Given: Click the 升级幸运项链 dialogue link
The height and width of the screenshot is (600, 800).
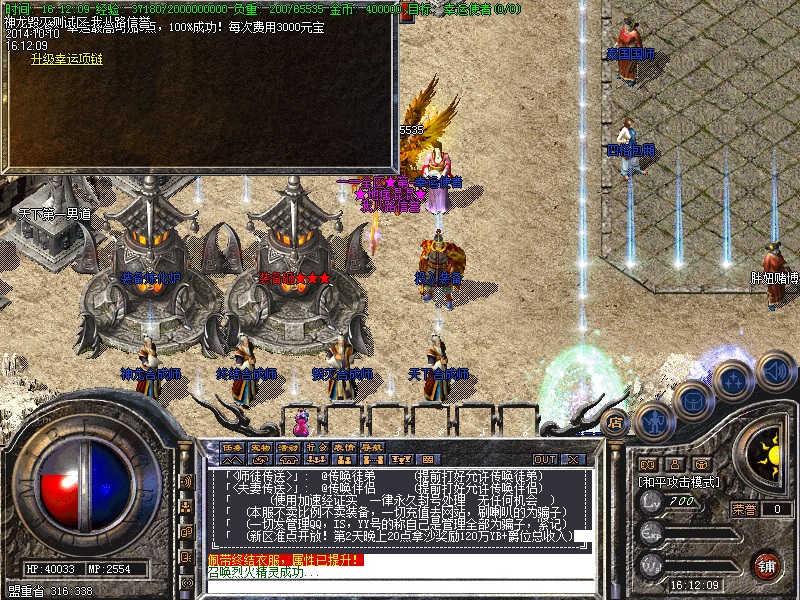Looking at the screenshot, I should [x=66, y=59].
